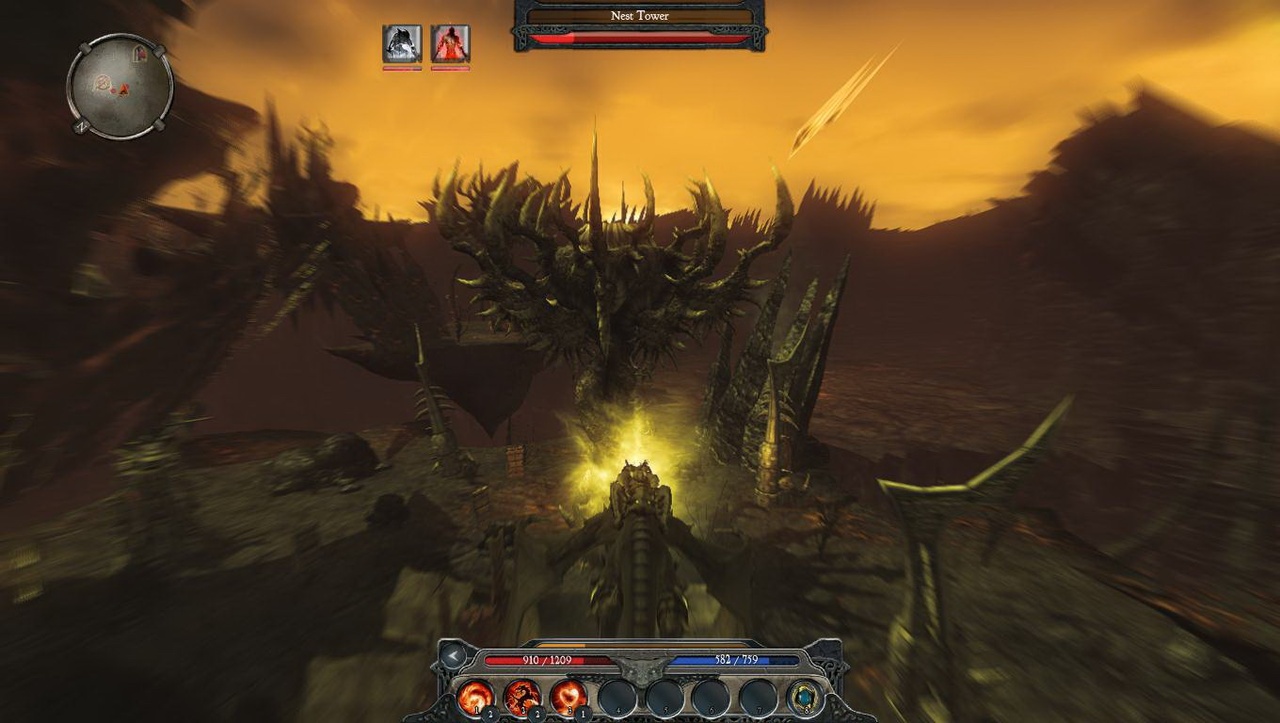Collapse the hotbar with the left arrow
The width and height of the screenshot is (1280, 723).
453,655
